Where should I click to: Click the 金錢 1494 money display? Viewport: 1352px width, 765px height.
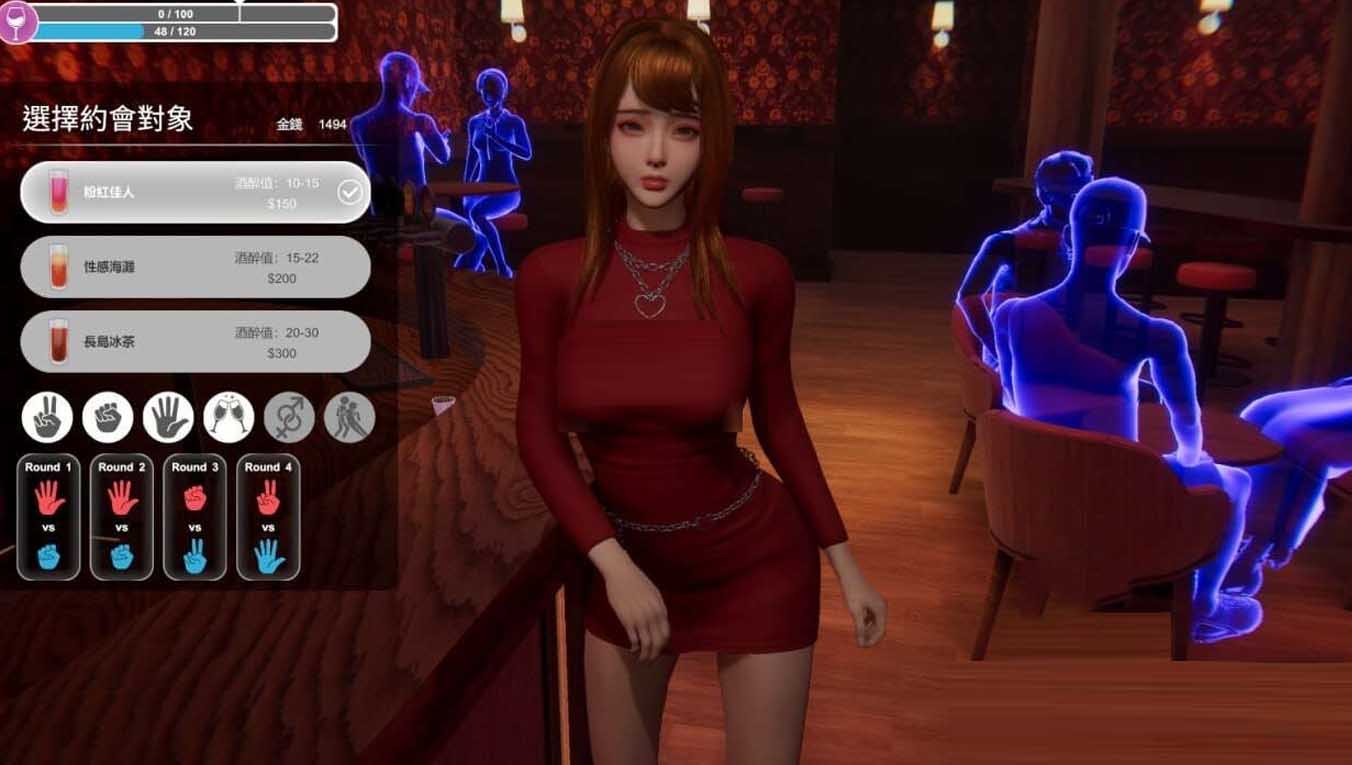click(x=310, y=124)
